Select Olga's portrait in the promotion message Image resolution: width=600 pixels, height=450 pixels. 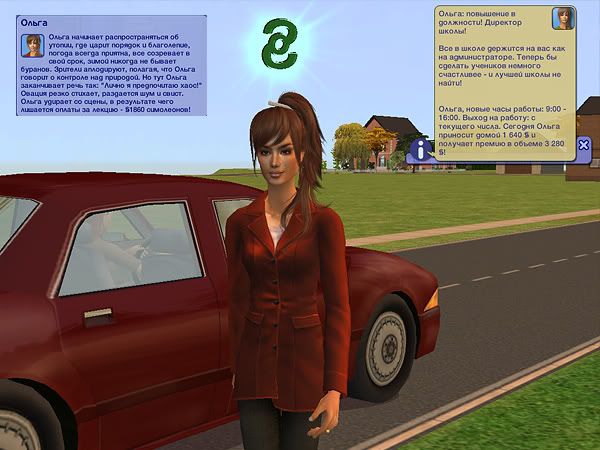[x=565, y=18]
